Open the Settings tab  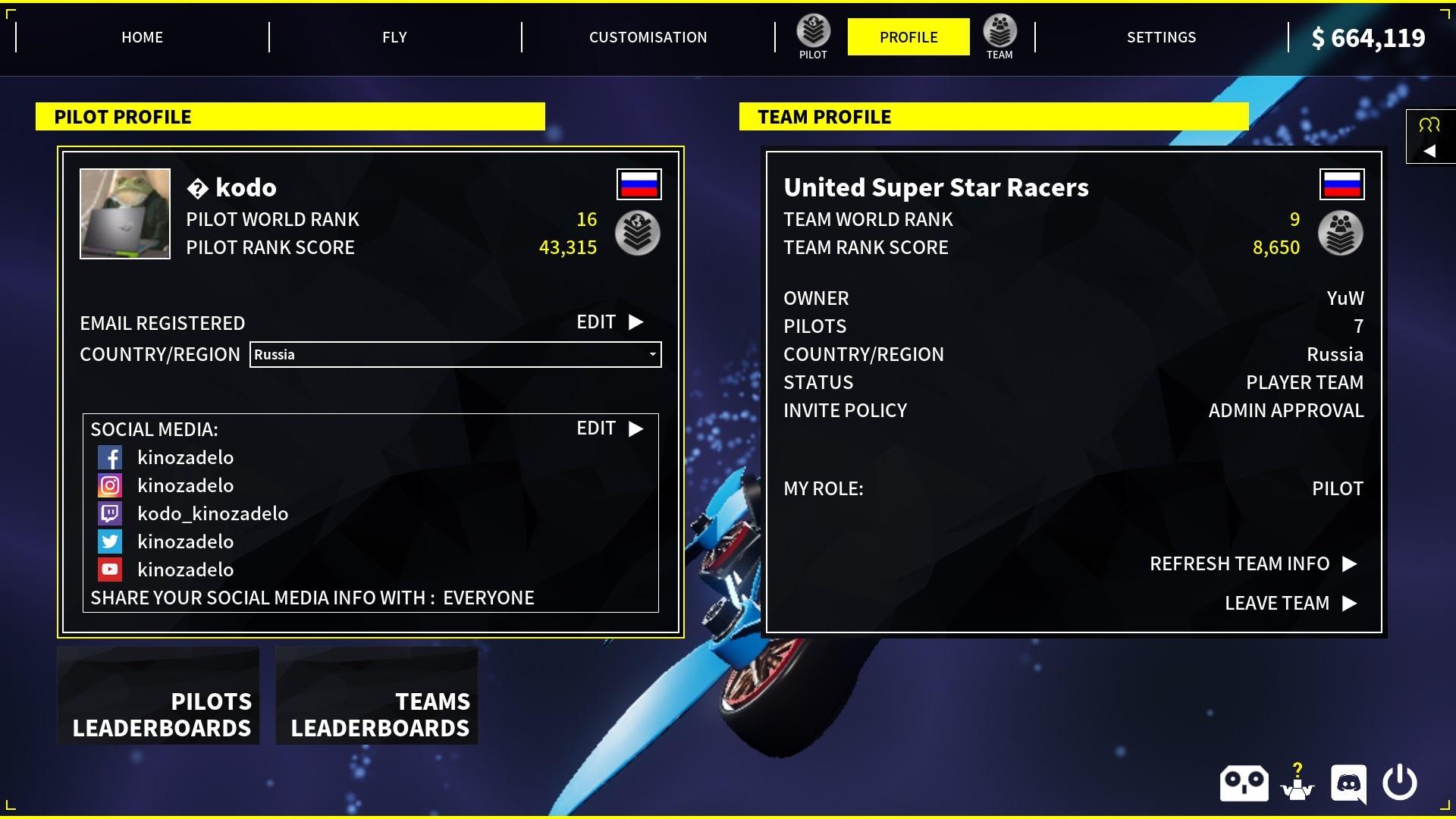pos(1161,37)
